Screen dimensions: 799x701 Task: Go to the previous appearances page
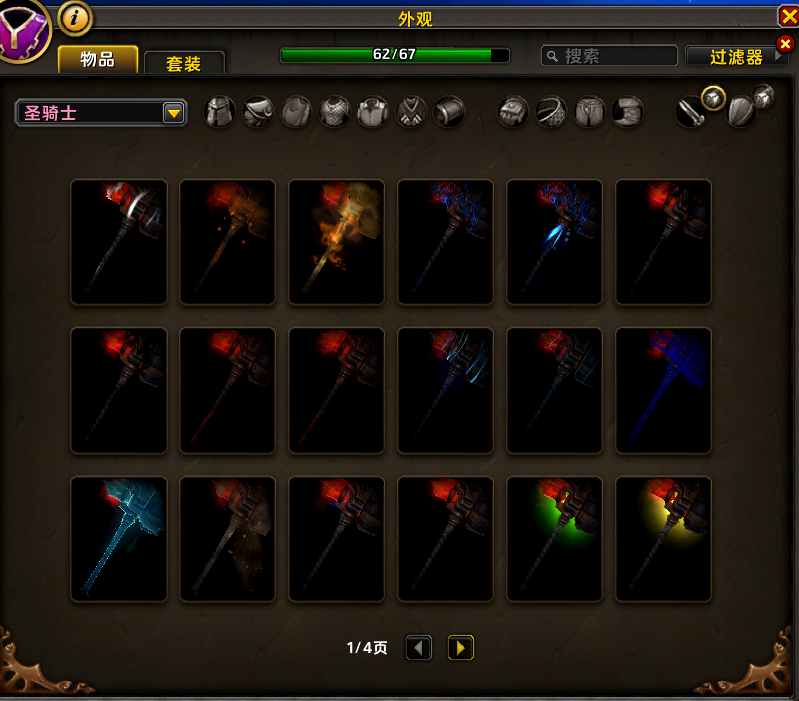point(419,648)
